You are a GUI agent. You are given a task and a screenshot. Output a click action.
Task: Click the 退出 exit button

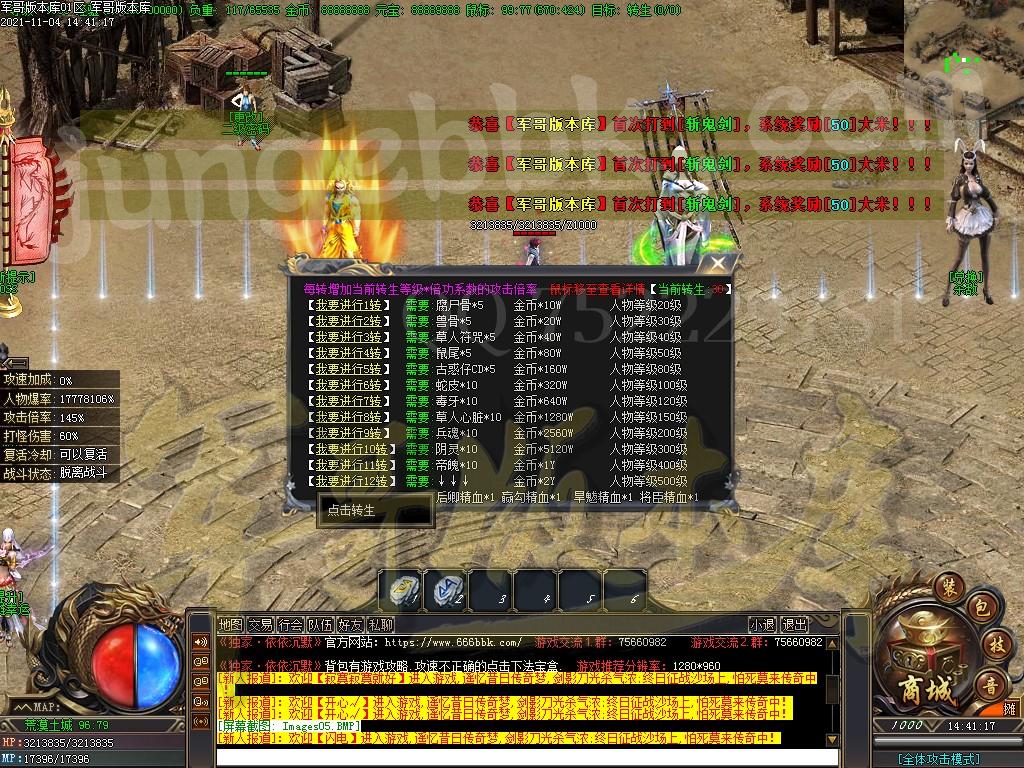(x=795, y=624)
